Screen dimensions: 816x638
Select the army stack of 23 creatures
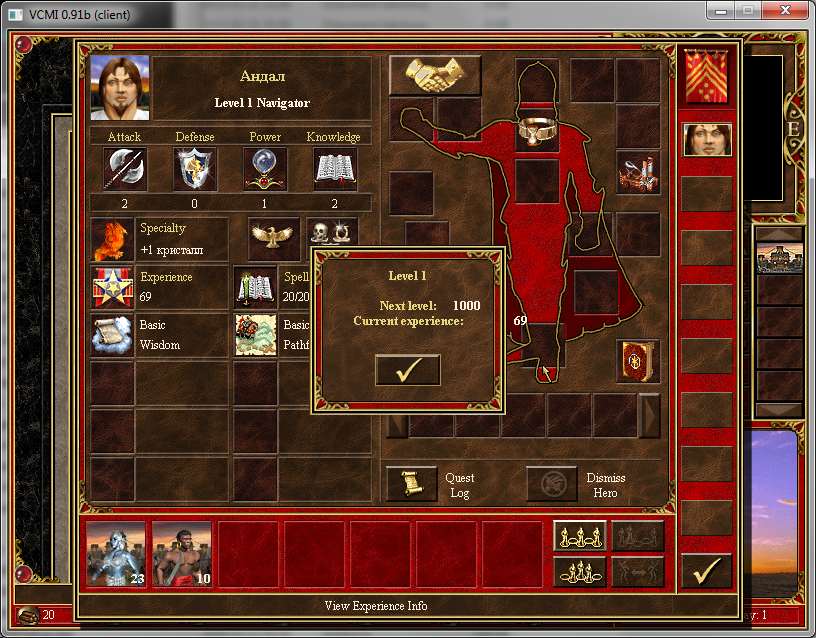click(116, 553)
